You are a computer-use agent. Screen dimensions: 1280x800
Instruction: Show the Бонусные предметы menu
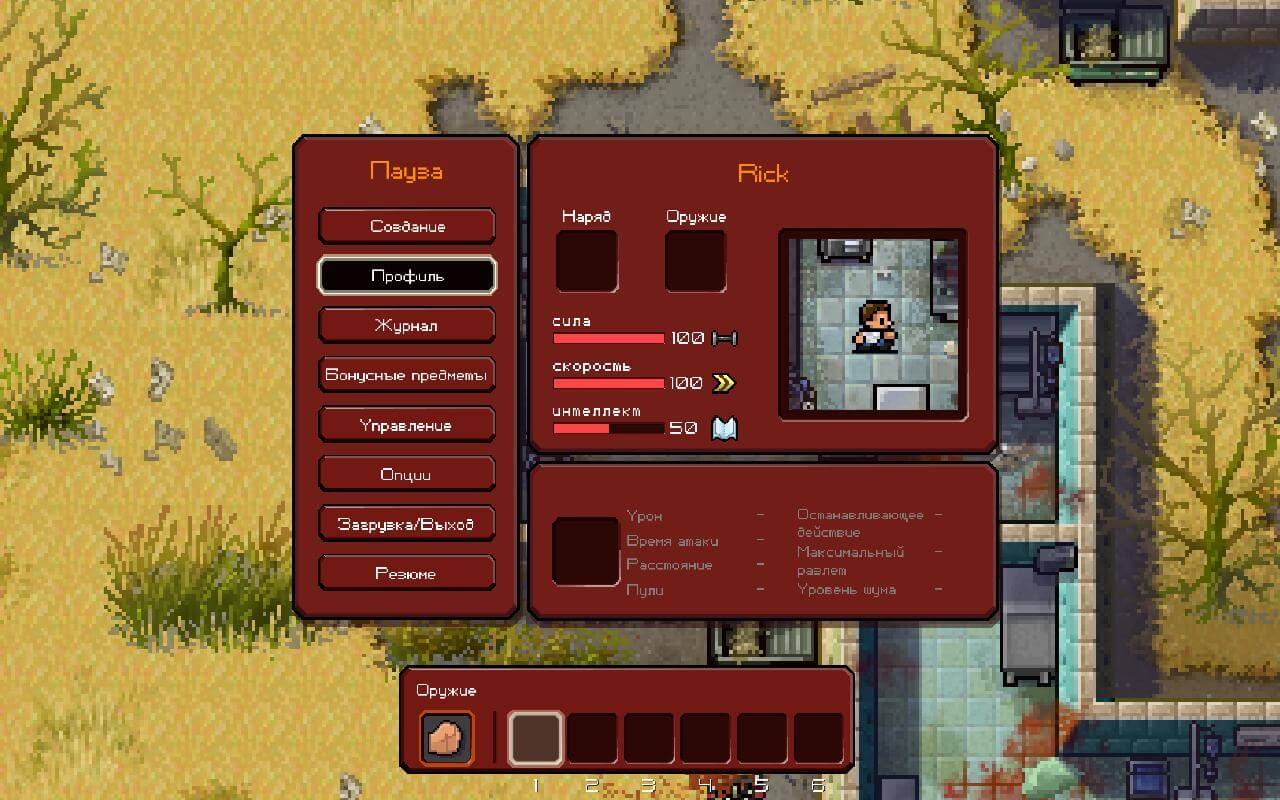click(407, 375)
